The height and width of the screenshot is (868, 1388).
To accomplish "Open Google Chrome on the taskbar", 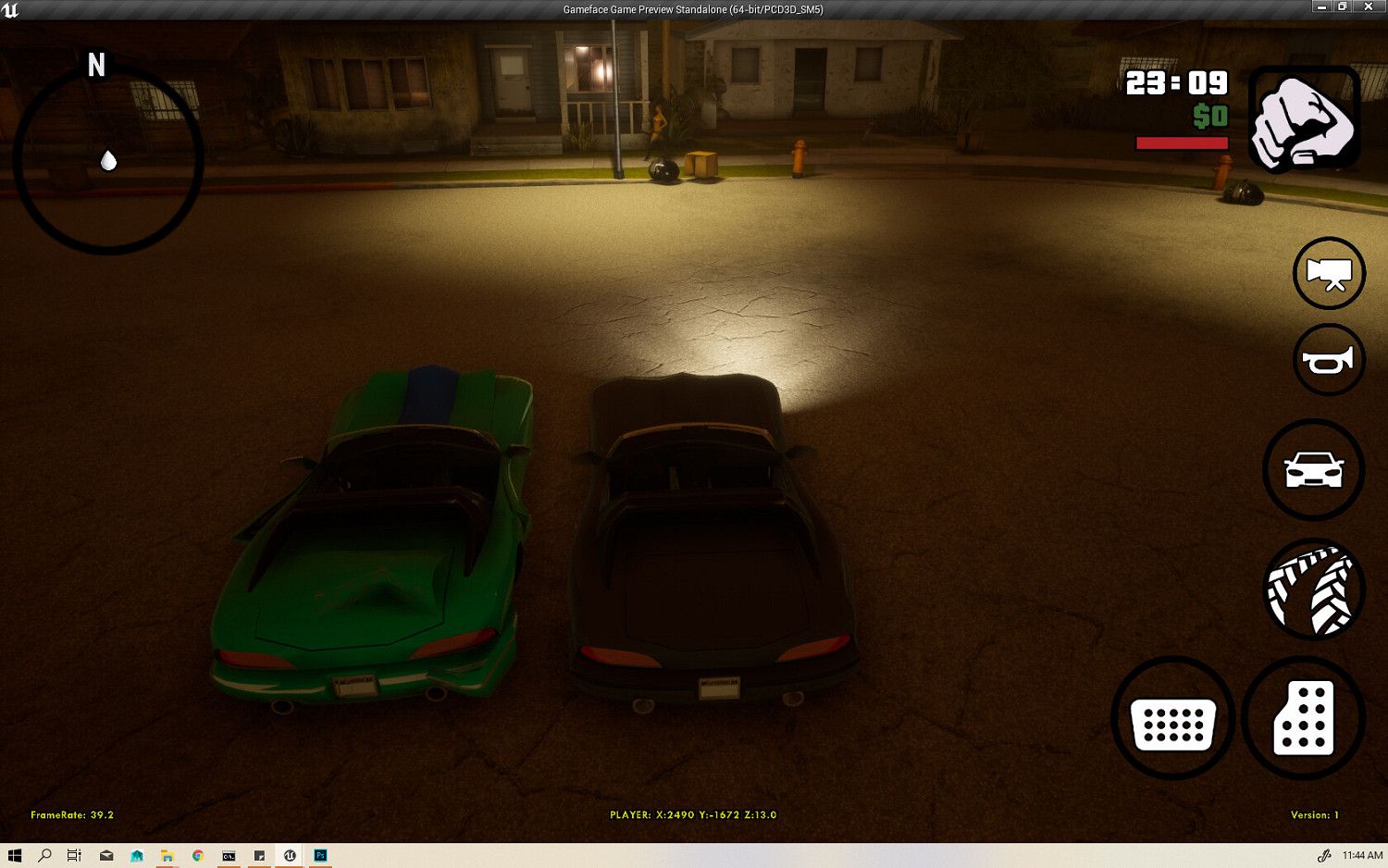I will 197,856.
